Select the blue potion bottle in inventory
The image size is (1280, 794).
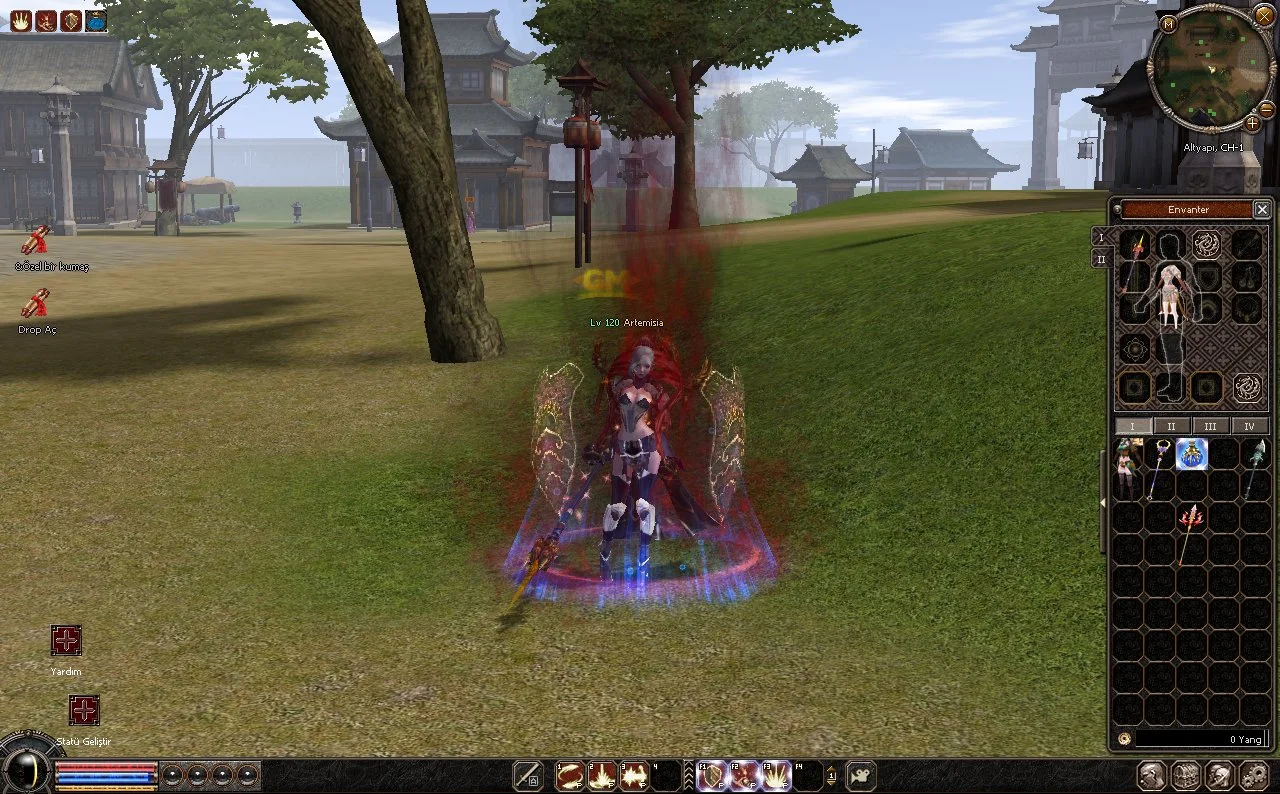[x=1191, y=454]
